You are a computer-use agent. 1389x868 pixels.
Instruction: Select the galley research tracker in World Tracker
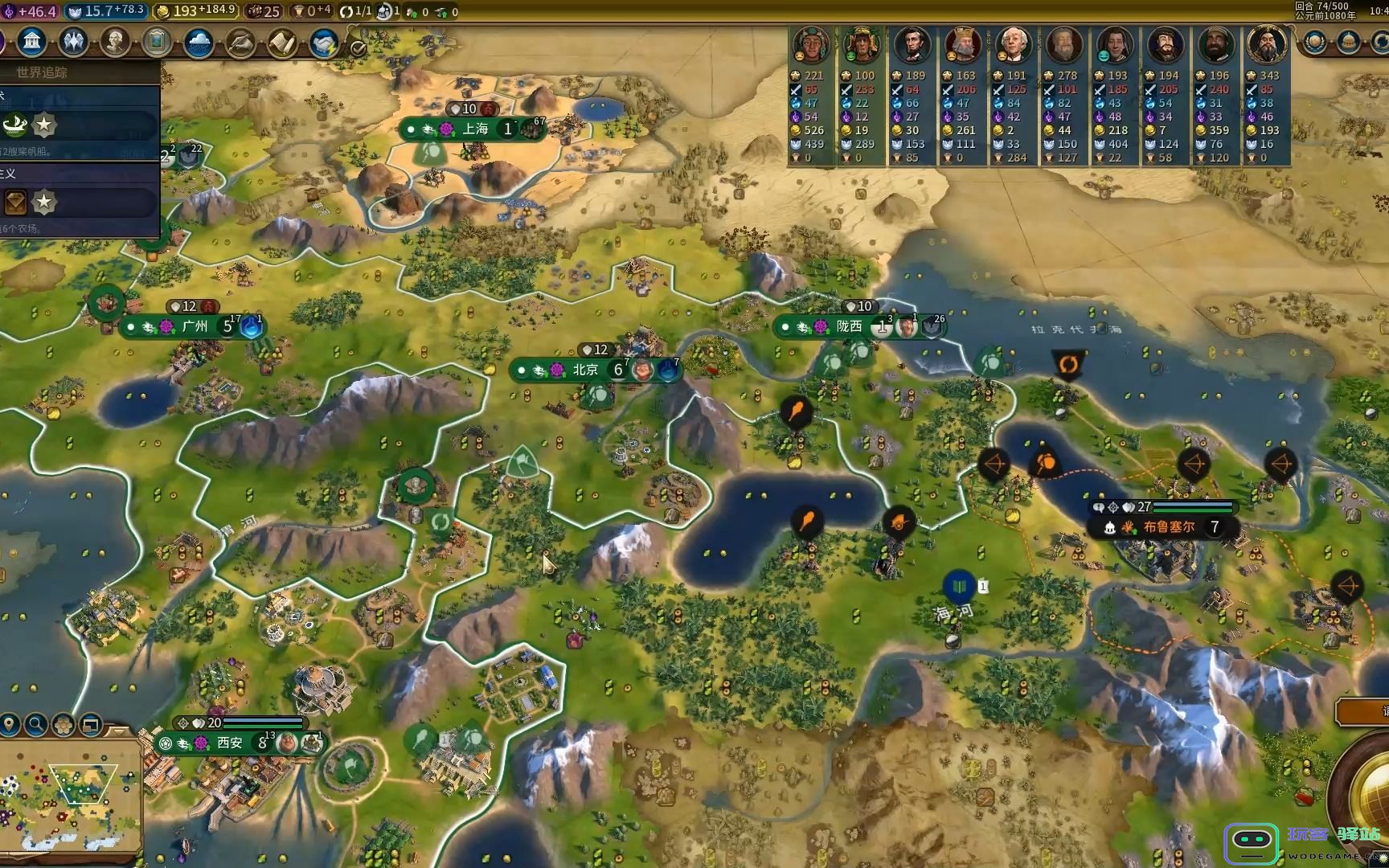point(16,125)
